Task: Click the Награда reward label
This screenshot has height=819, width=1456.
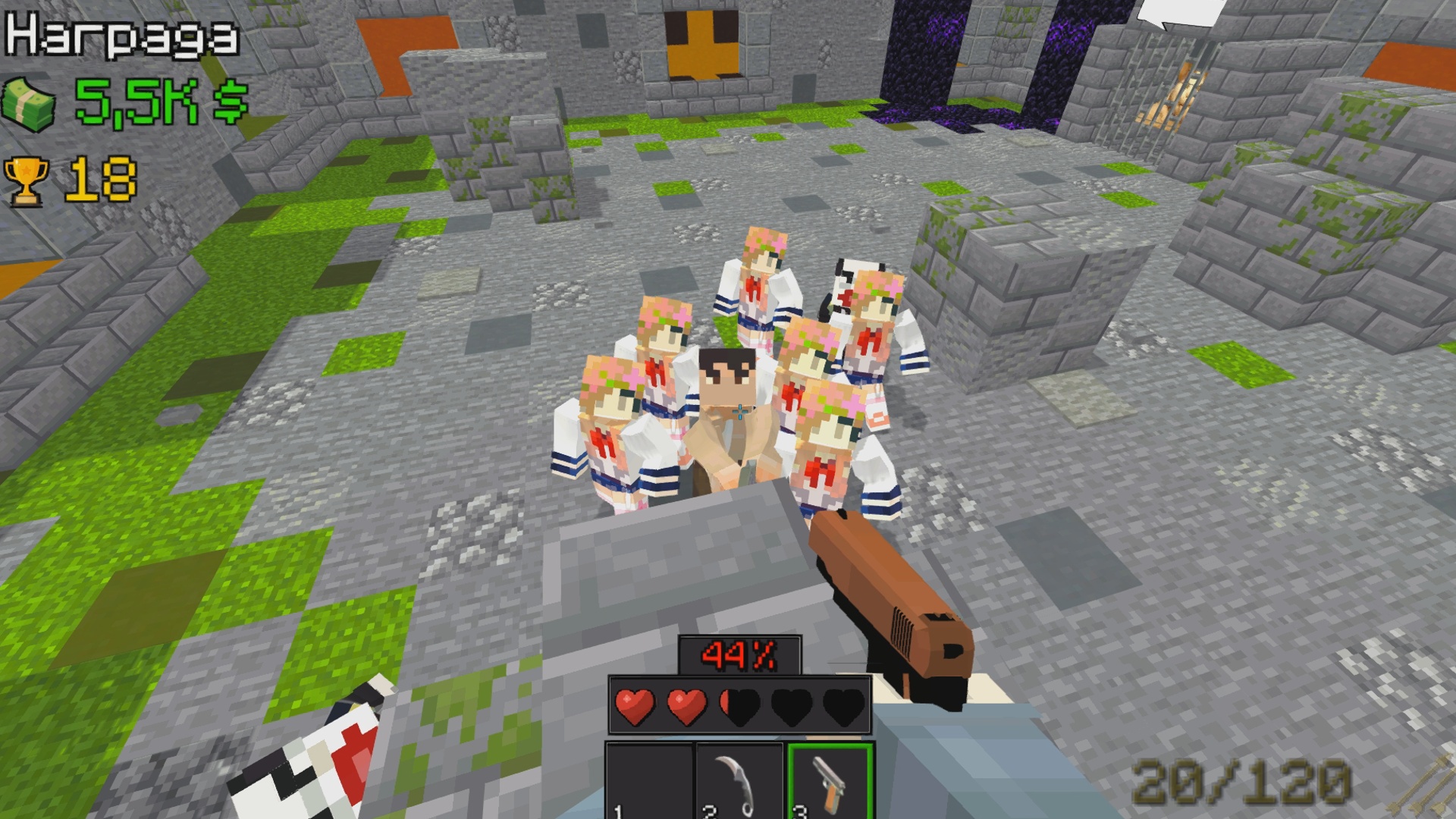Action: (121, 34)
